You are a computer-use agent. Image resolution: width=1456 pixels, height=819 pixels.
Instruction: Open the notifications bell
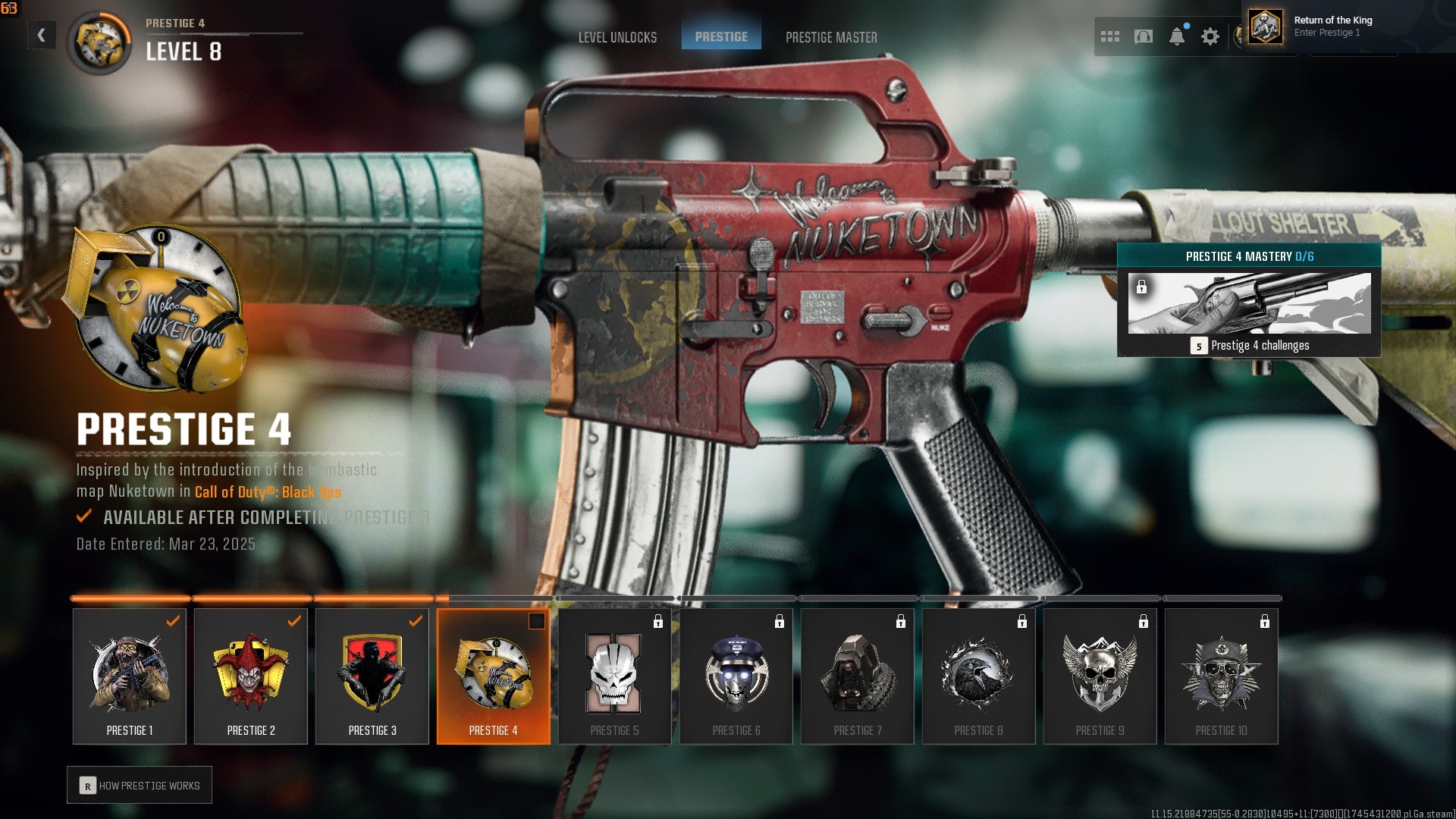1177,36
